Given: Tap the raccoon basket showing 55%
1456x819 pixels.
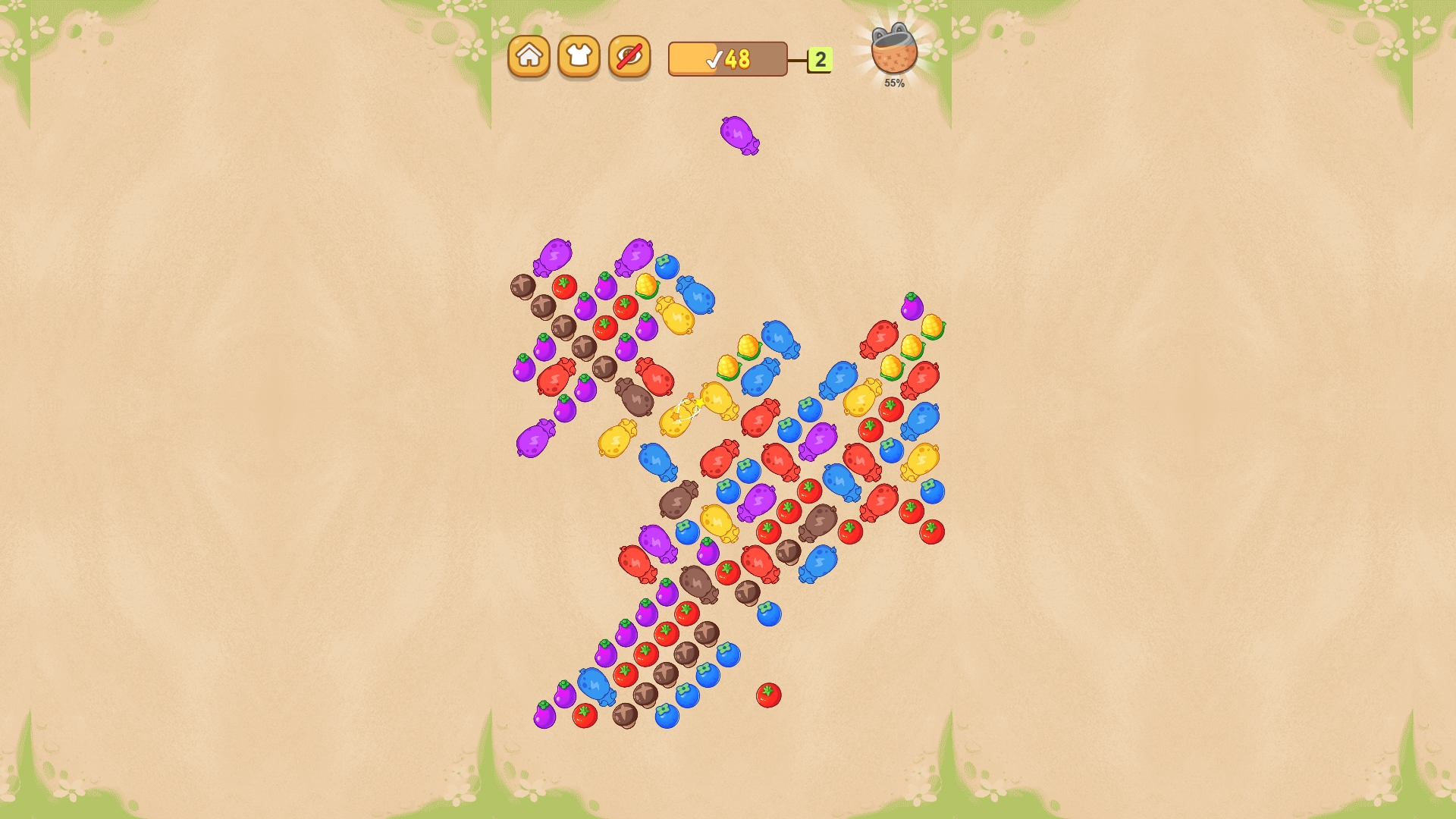Looking at the screenshot, I should click(x=893, y=53).
